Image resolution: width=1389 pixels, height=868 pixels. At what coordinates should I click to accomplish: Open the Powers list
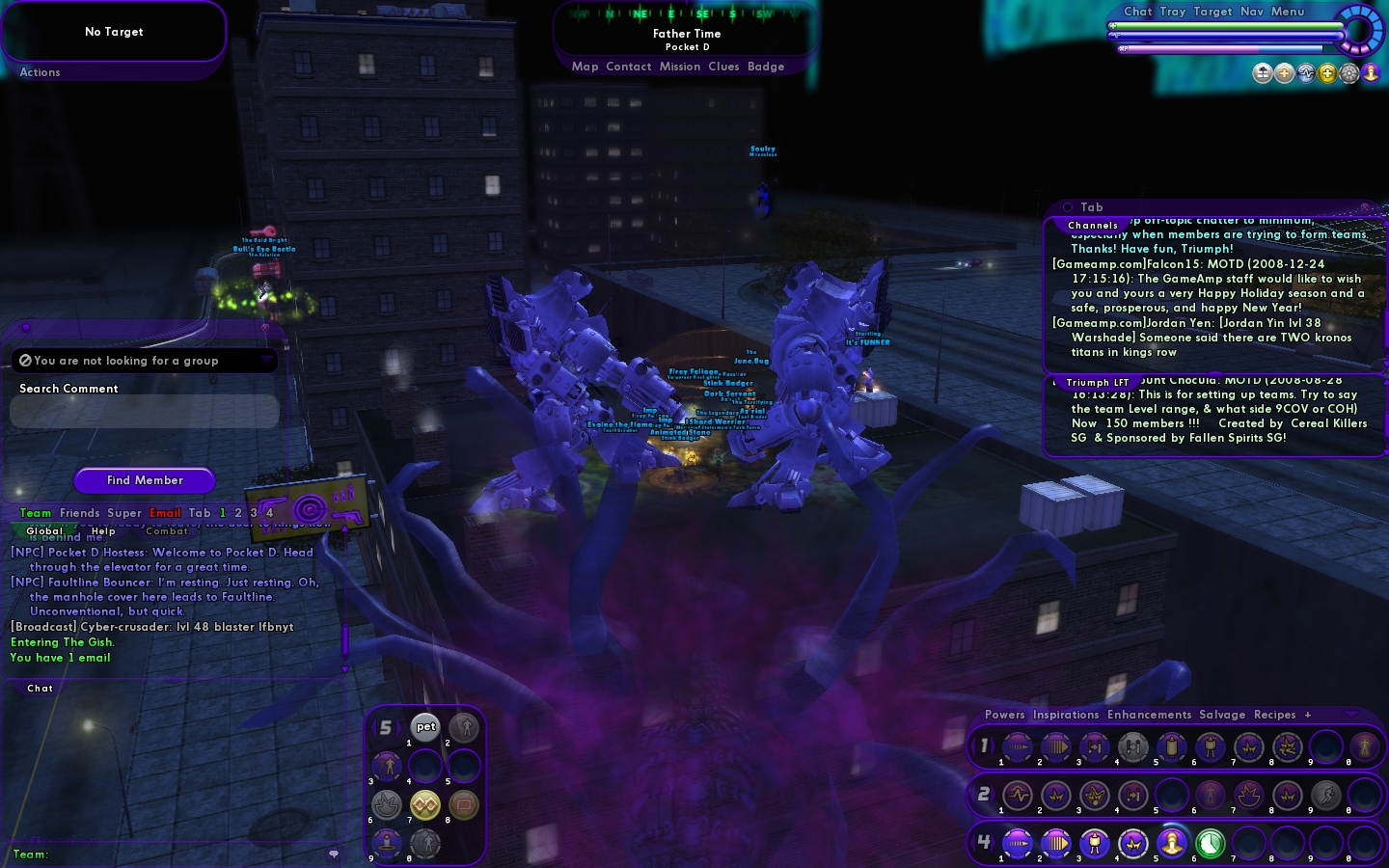[x=1004, y=715]
